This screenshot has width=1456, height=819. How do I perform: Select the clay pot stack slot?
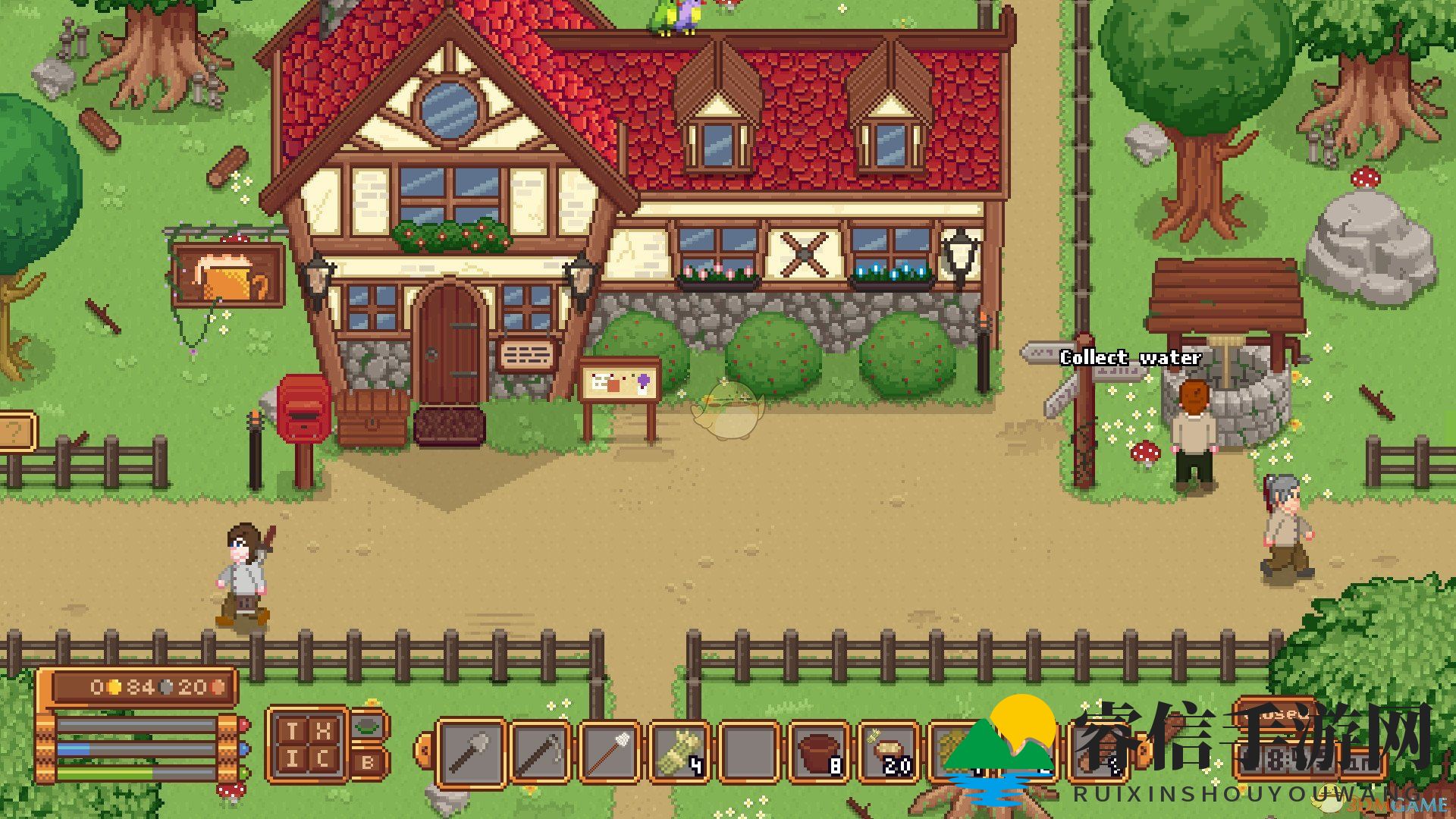(819, 752)
